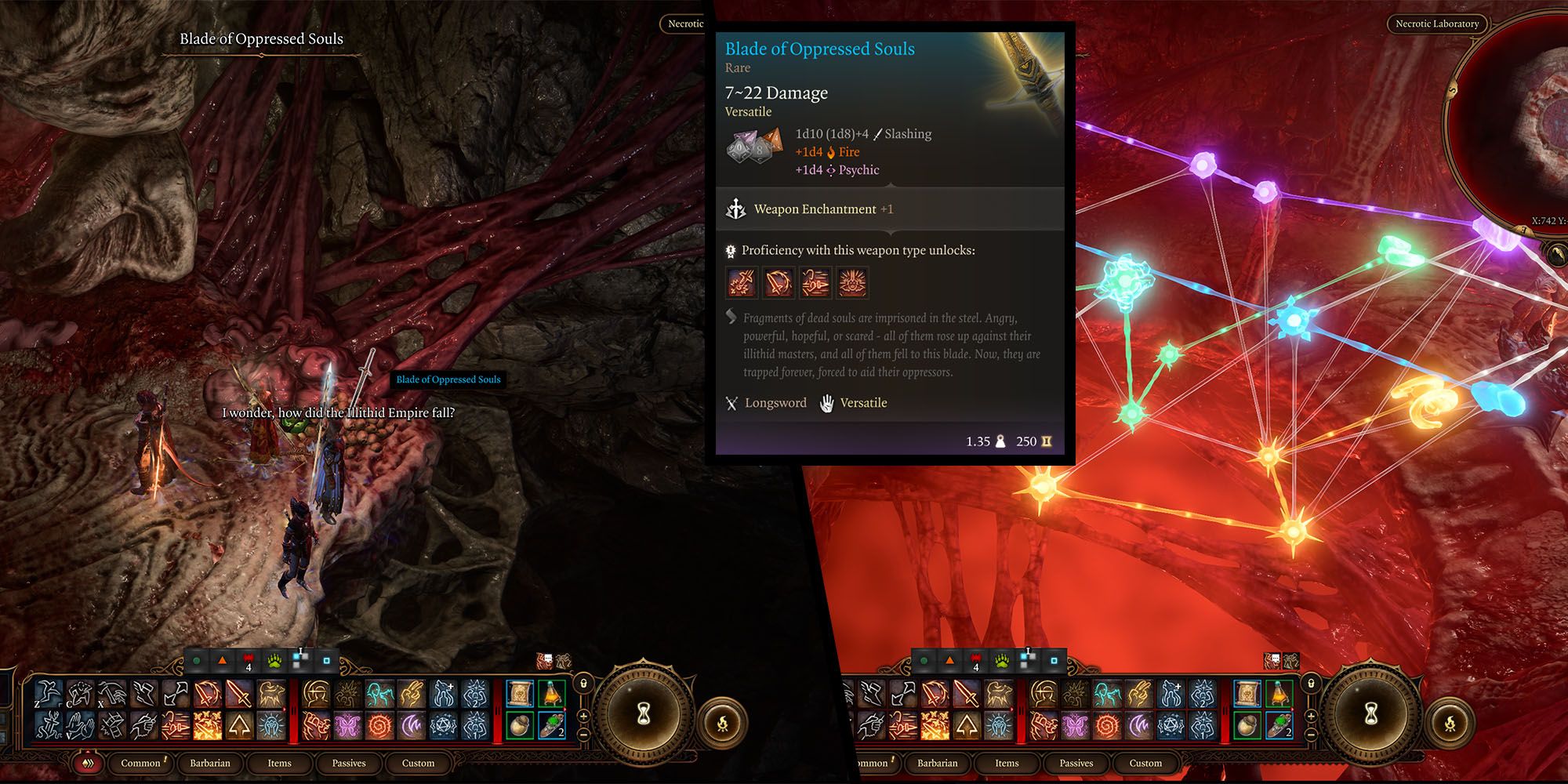Choose the sword attack icon in the cave hotbar
This screenshot has width=1568, height=784.
(239, 694)
